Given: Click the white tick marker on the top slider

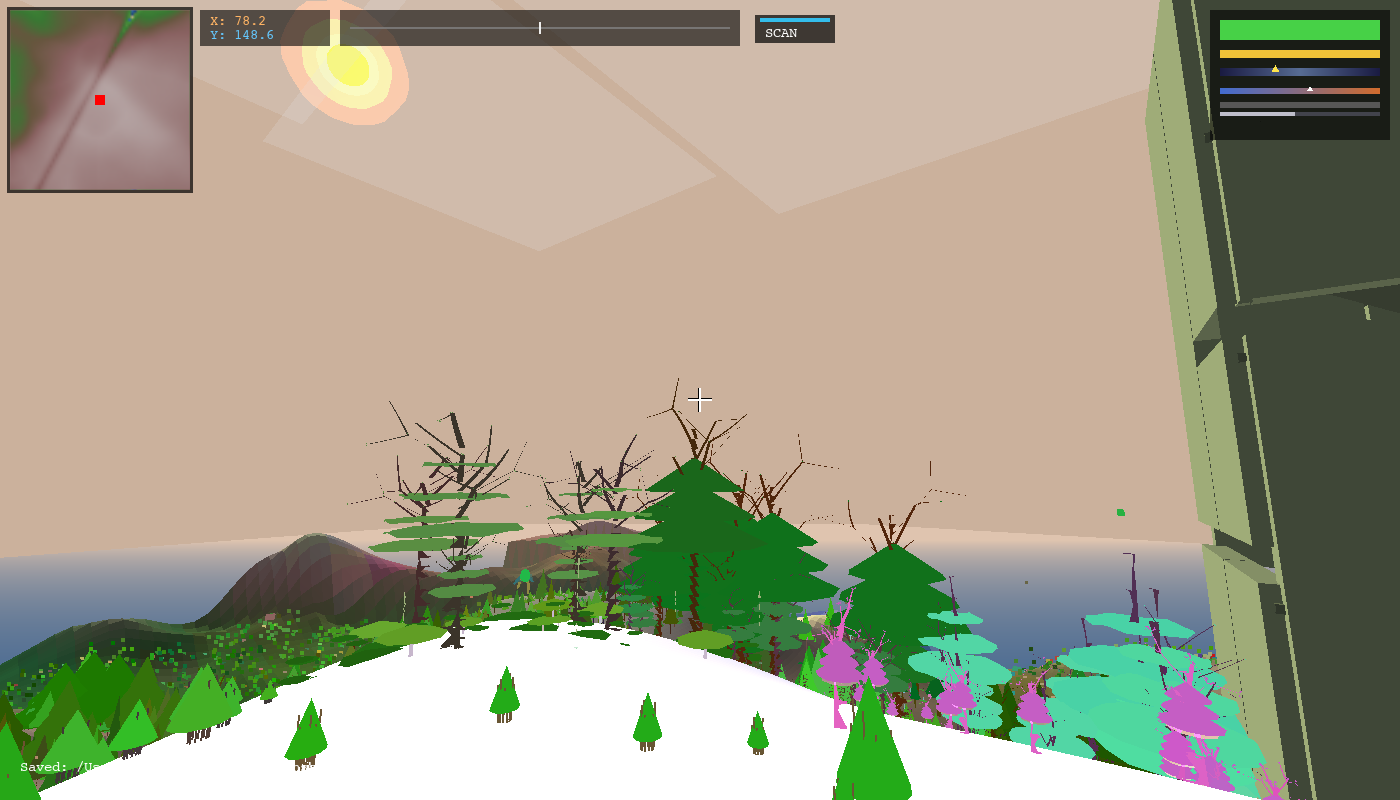Looking at the screenshot, I should (x=539, y=28).
